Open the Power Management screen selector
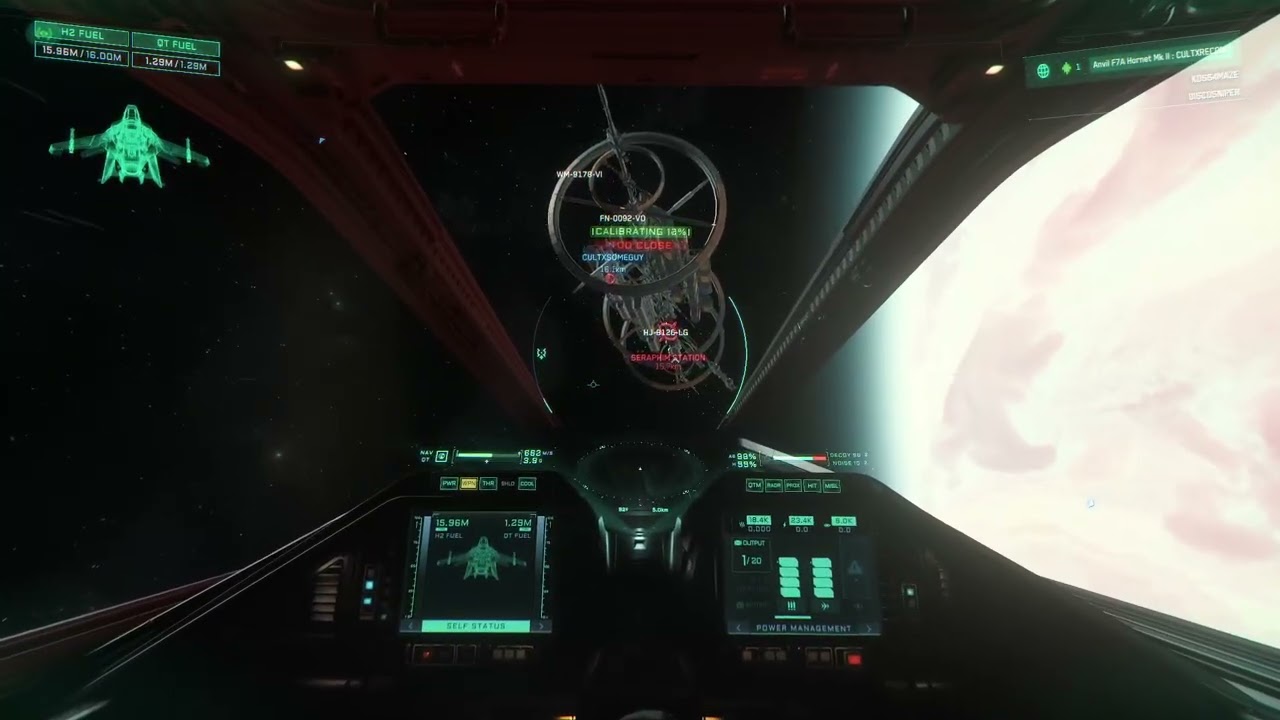 click(804, 629)
